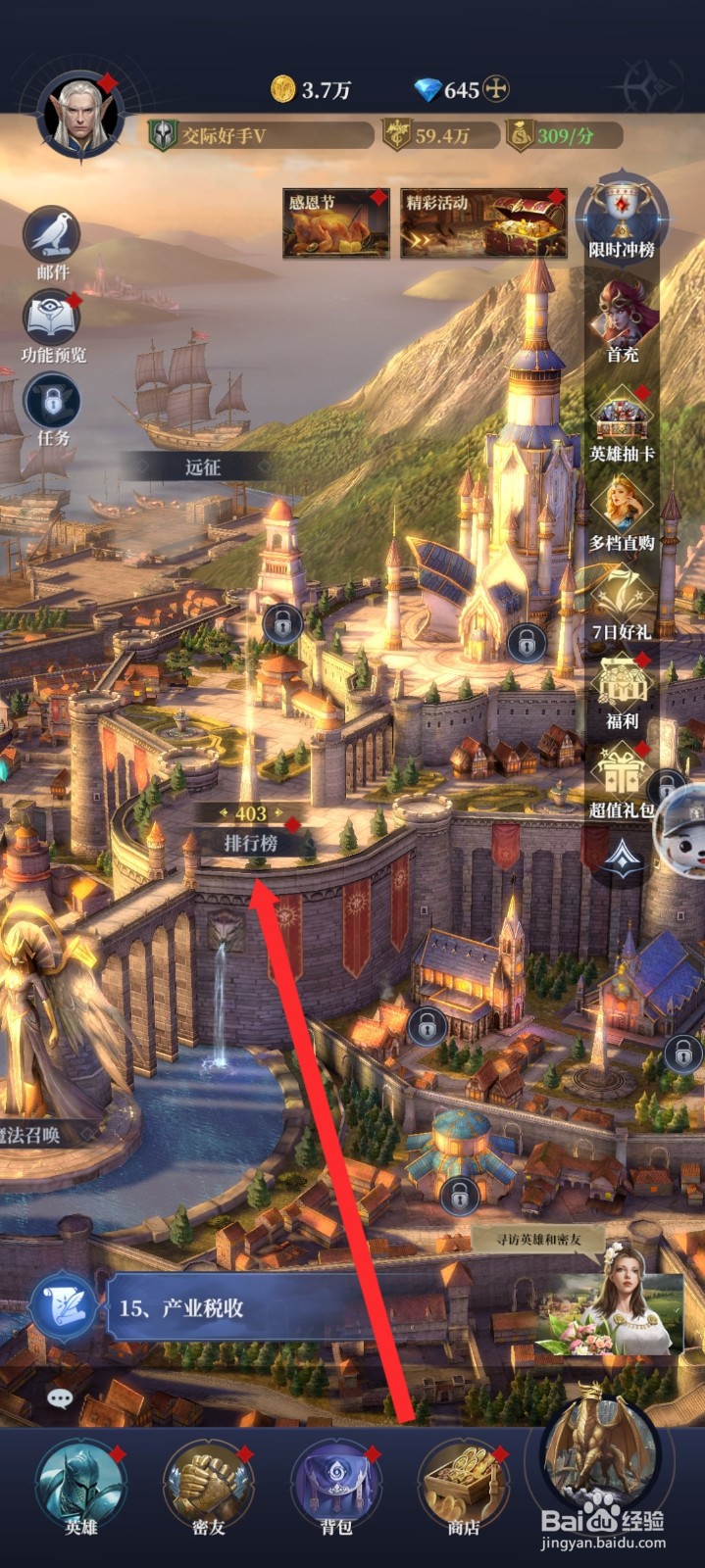Open the locked 任务 icon
This screenshot has width=705, height=1568.
point(52,402)
